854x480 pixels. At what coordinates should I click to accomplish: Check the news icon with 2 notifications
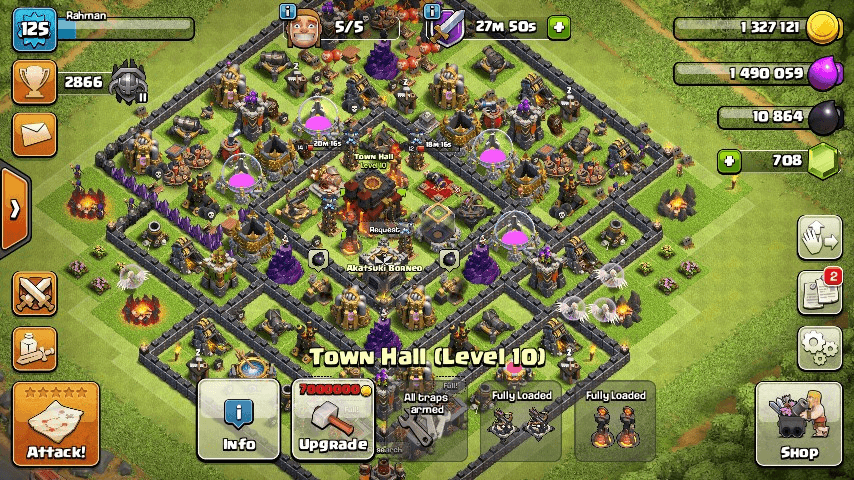819,292
